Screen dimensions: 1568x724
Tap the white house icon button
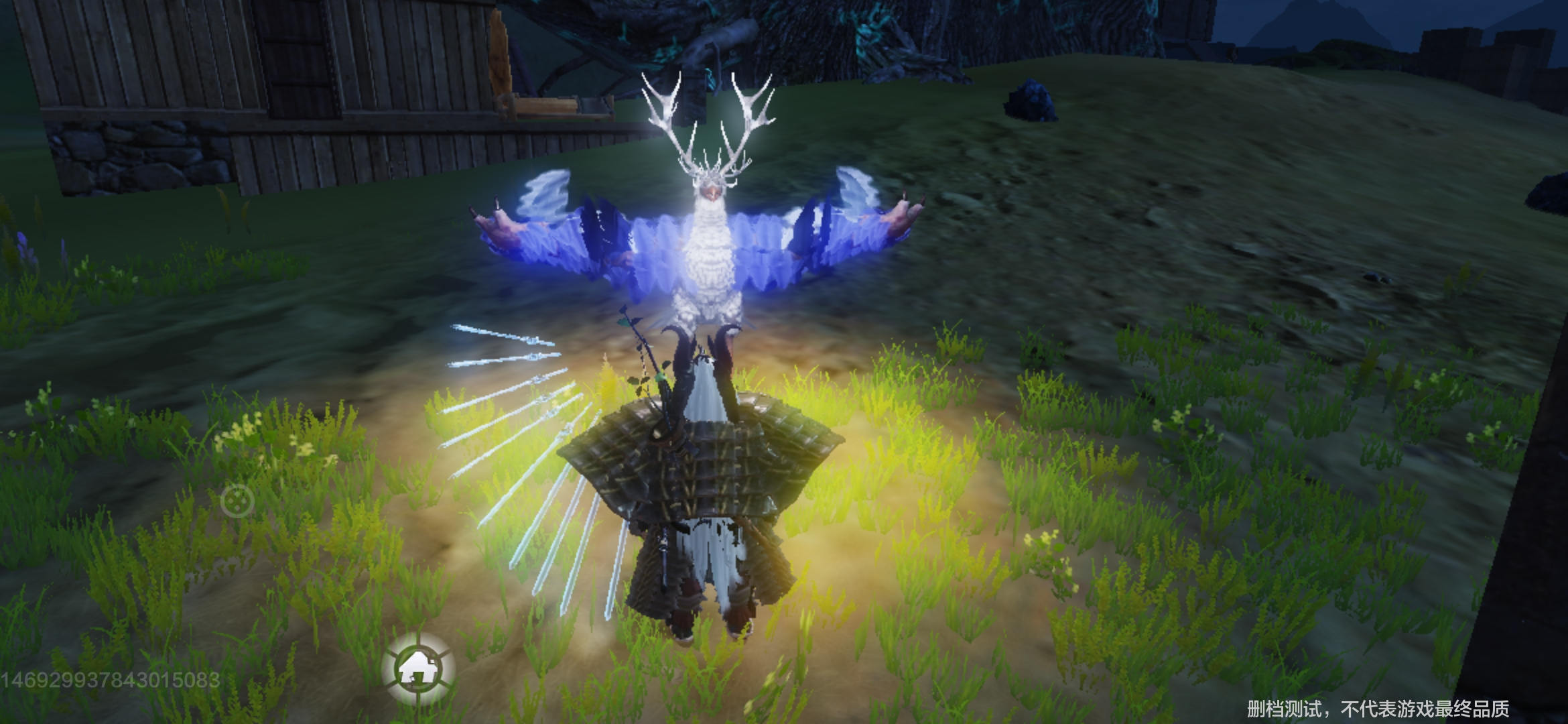click(x=418, y=668)
